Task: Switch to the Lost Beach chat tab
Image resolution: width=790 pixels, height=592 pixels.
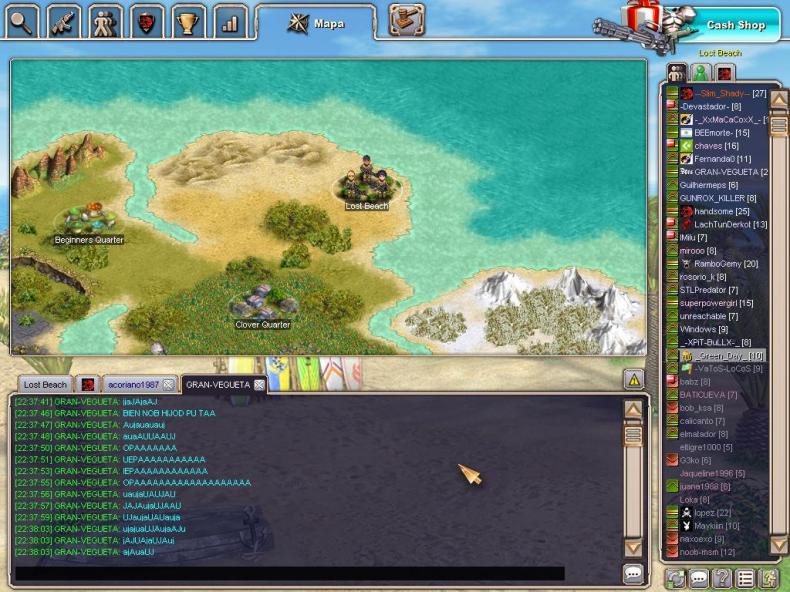Action: coord(45,384)
